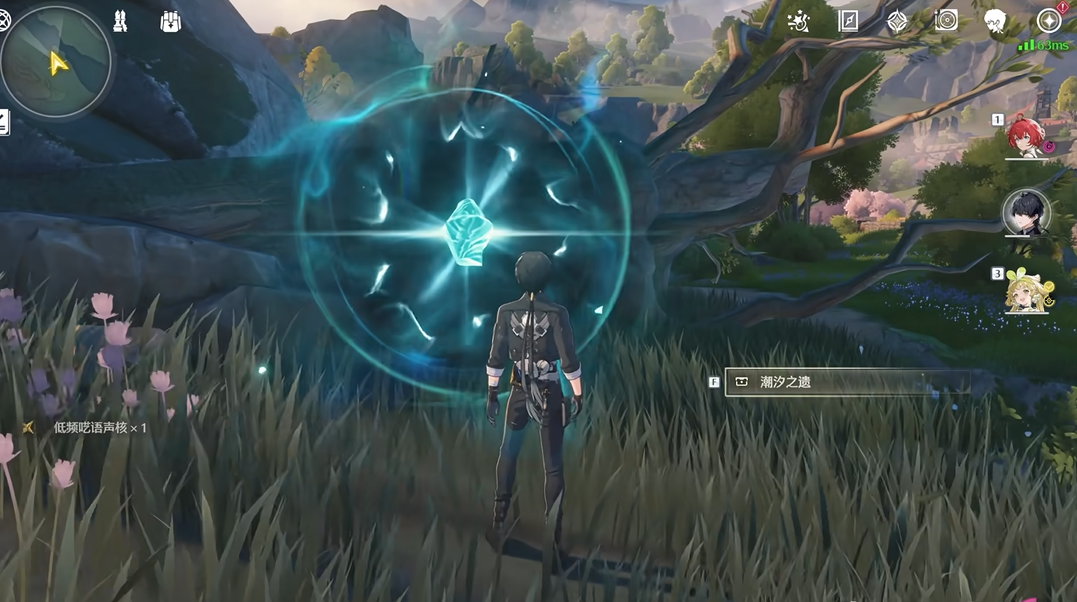1077x602 pixels.
Task: Open the events icon with stars
Action: (798, 21)
